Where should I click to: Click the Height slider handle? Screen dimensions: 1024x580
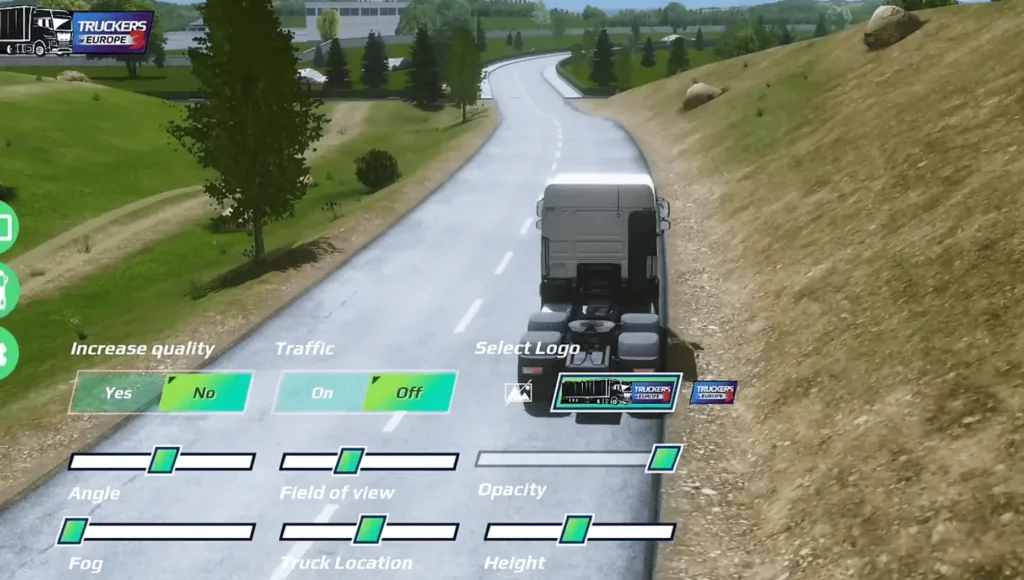point(575,530)
